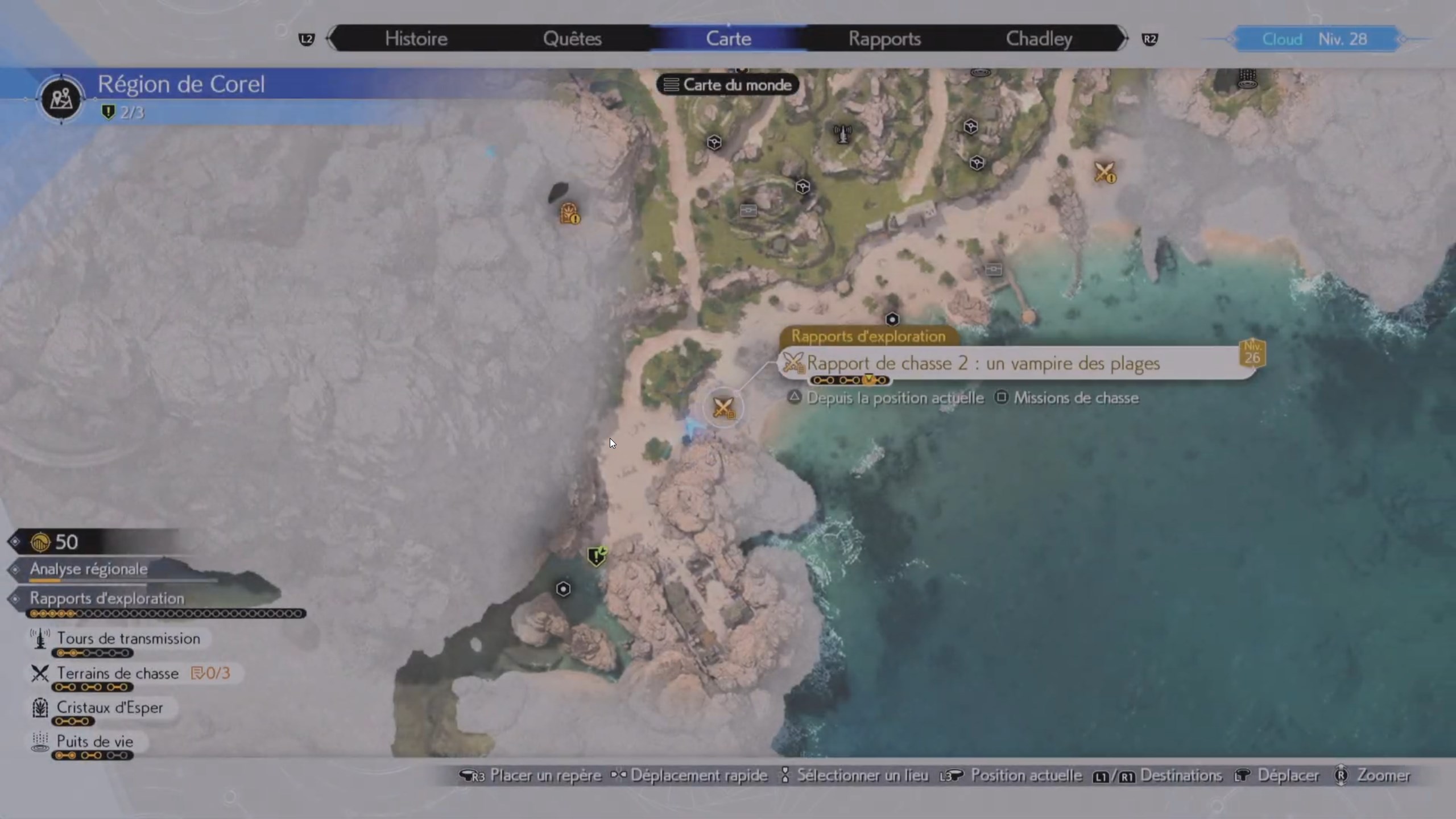The image size is (1456, 819).
Task: Click the selected crossed-swords hunt marker
Action: point(723,407)
